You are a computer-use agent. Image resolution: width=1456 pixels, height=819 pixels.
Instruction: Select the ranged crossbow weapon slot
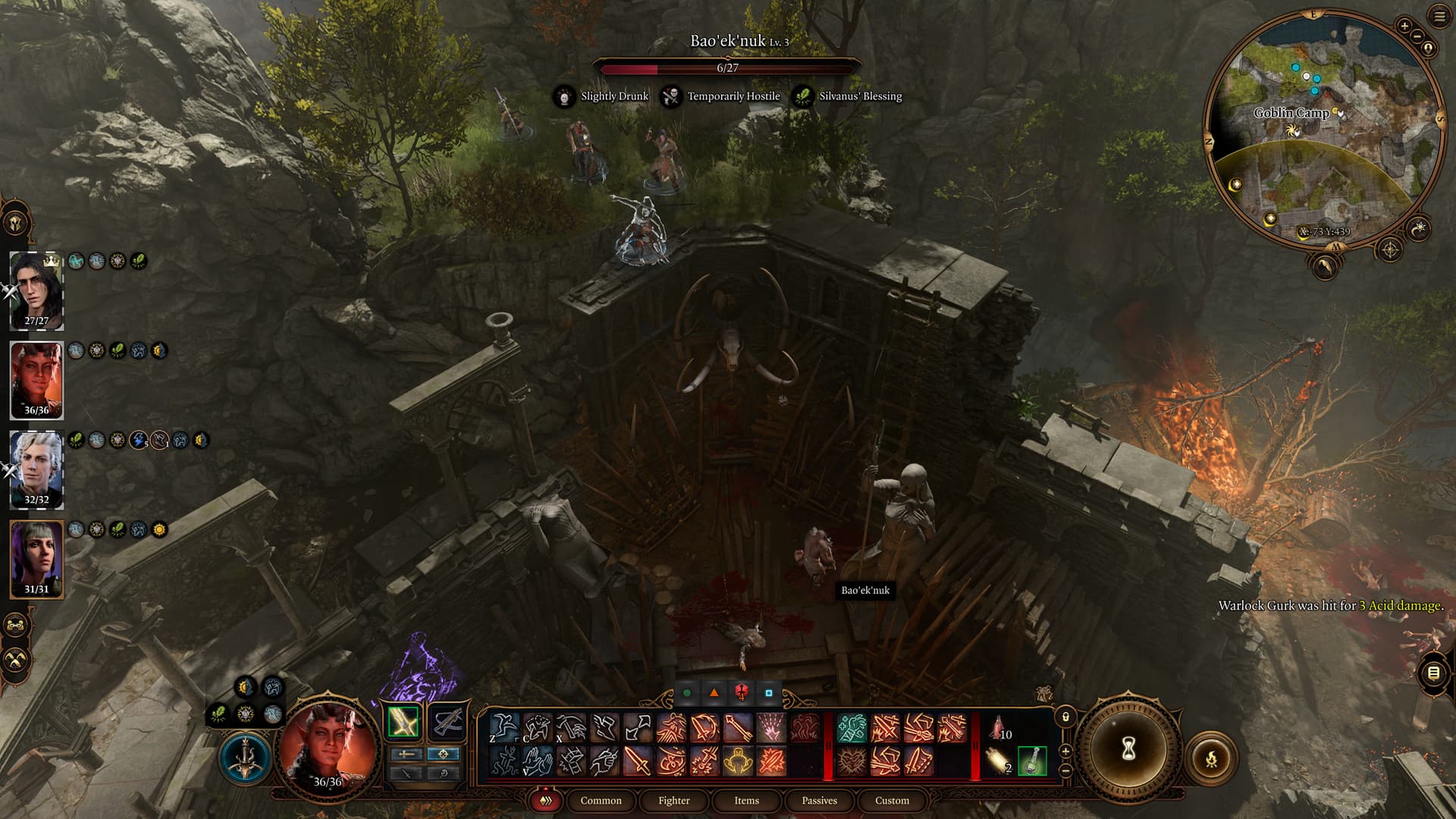pos(446,721)
